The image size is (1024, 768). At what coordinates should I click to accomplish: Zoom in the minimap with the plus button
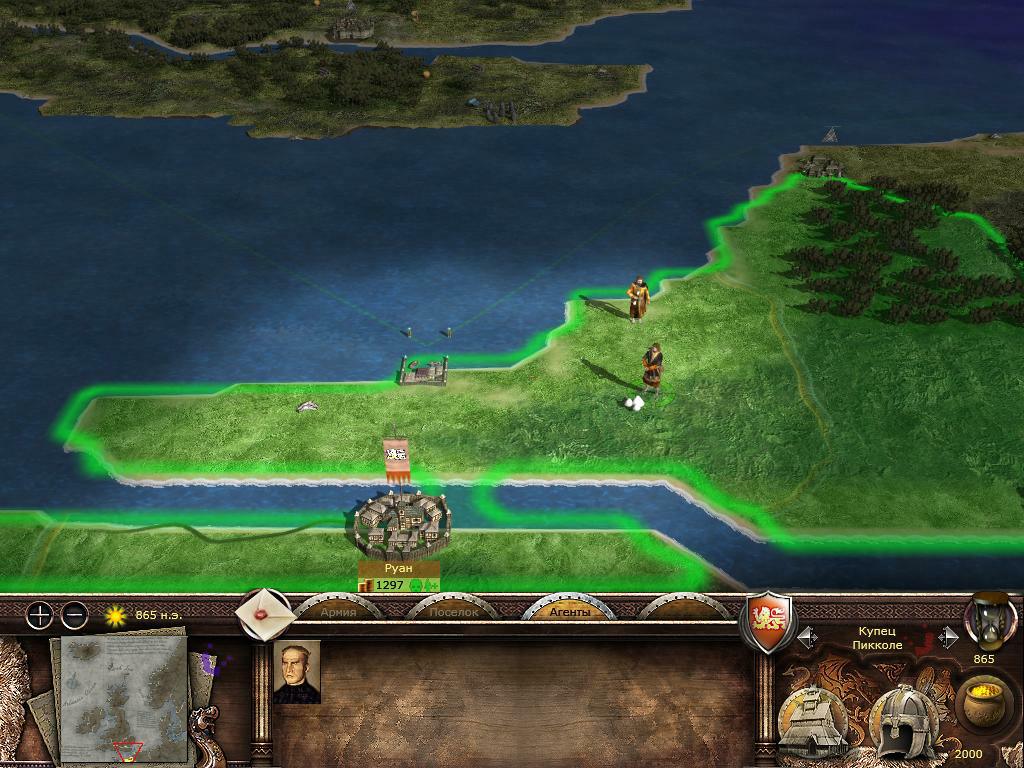[39, 615]
